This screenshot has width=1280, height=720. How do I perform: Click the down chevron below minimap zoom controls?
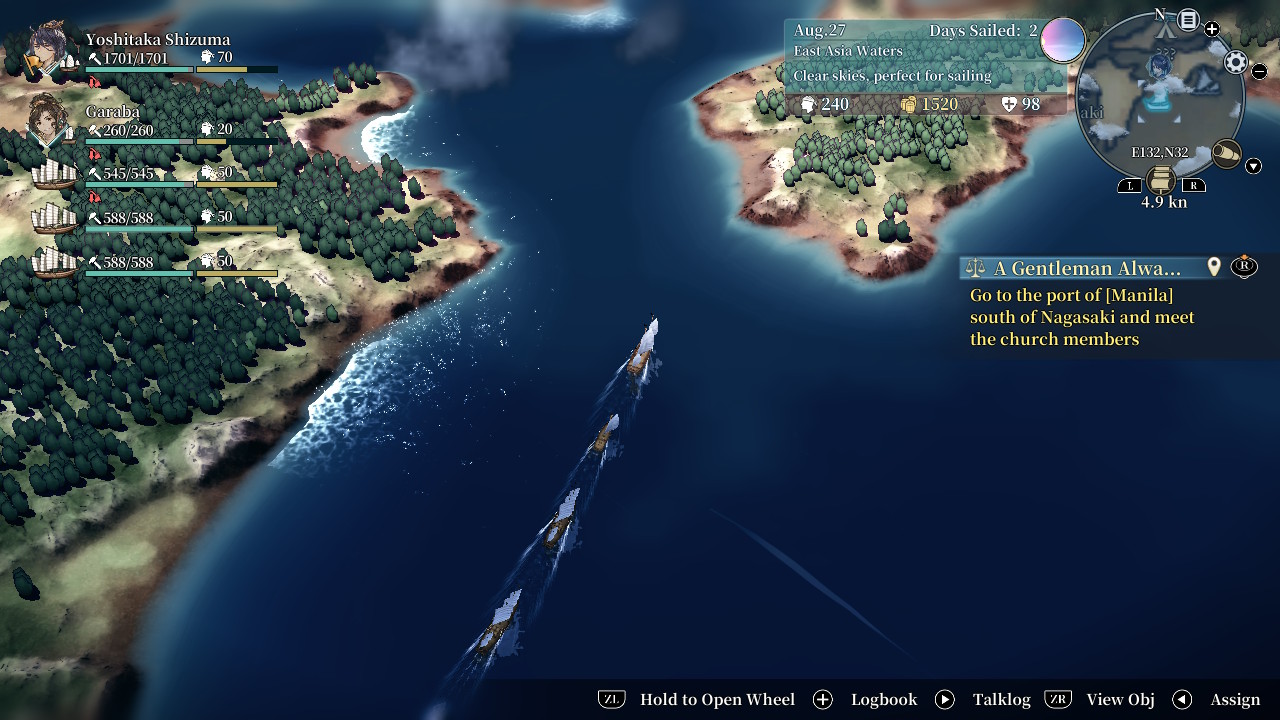tap(1253, 165)
